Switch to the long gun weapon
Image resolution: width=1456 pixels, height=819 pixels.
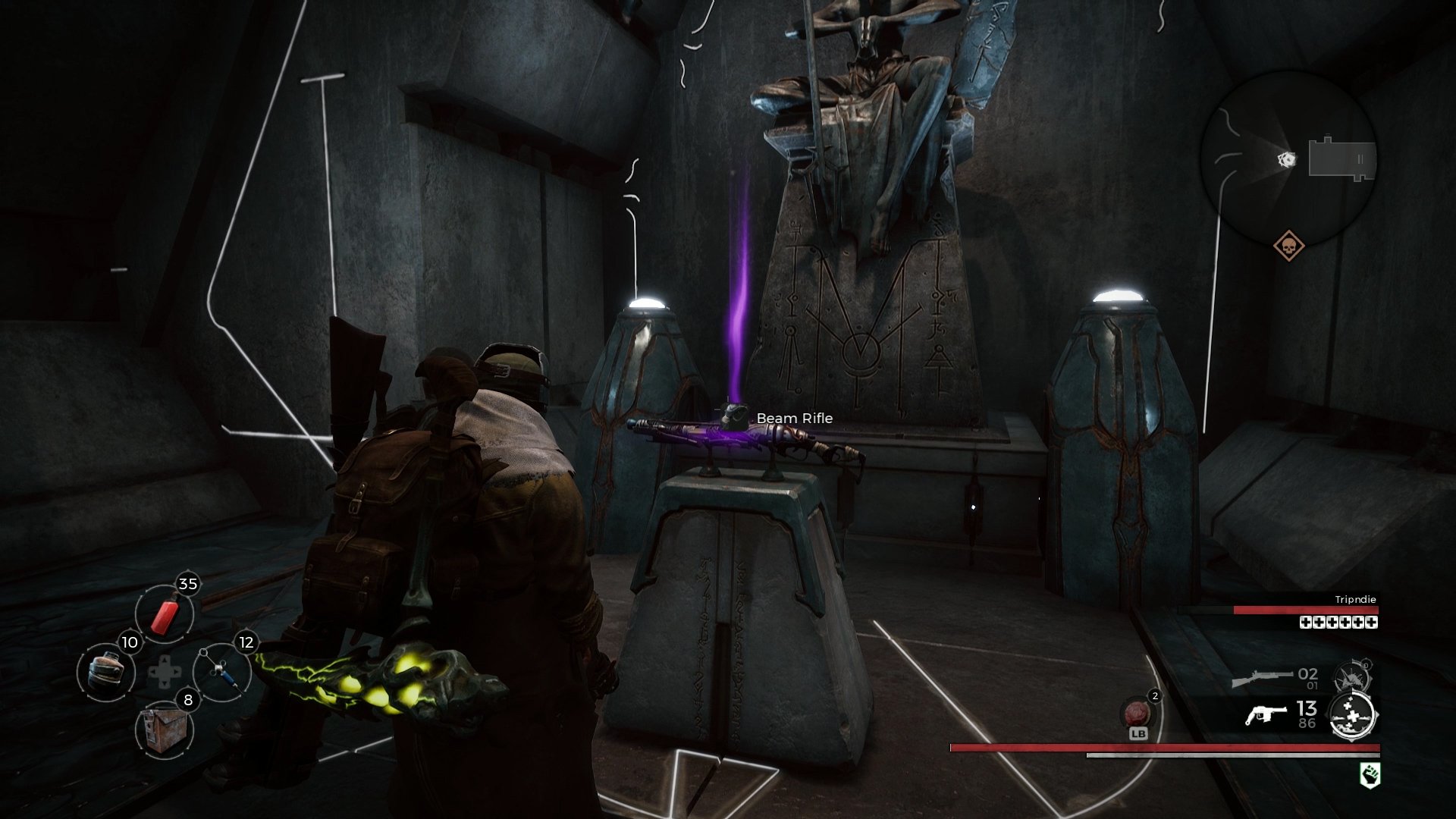(1262, 677)
